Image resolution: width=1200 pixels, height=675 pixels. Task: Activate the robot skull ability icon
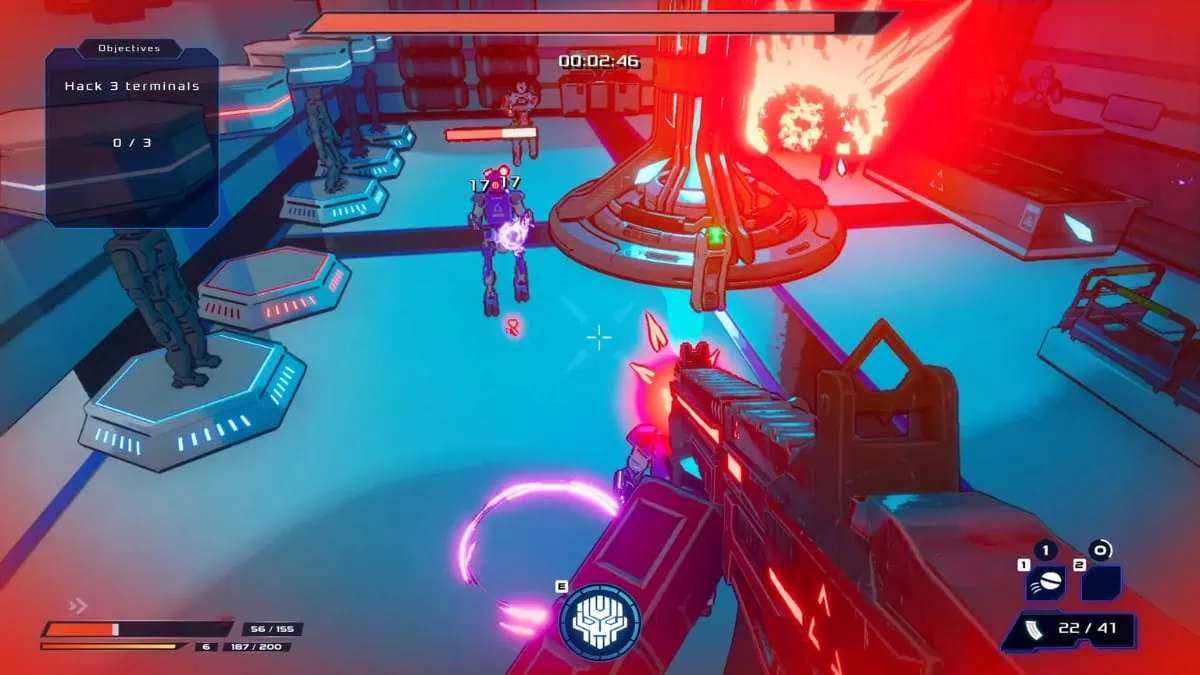pyautogui.click(x=599, y=621)
